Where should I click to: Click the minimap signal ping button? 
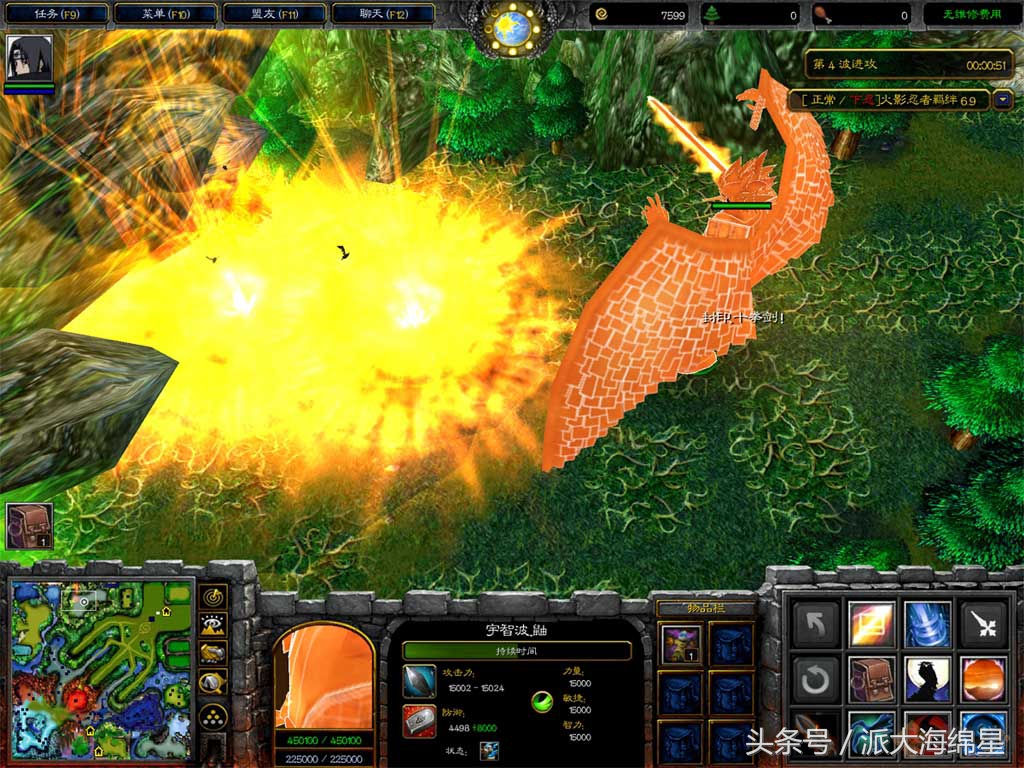(x=213, y=597)
